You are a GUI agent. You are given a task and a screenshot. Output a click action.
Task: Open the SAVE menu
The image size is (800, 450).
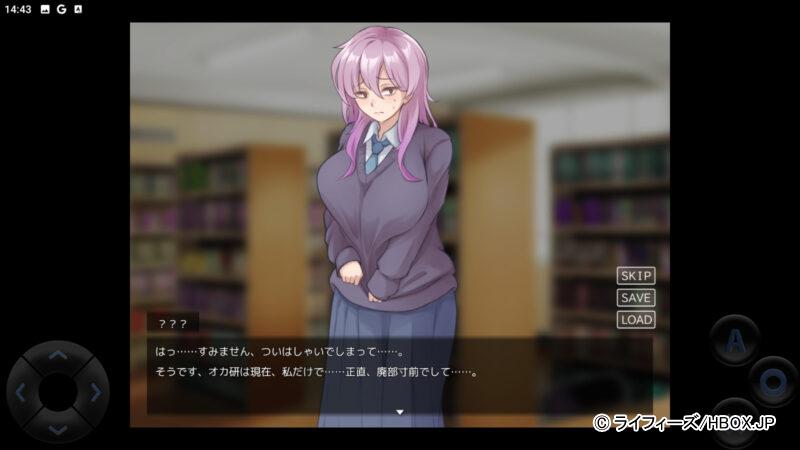(636, 297)
